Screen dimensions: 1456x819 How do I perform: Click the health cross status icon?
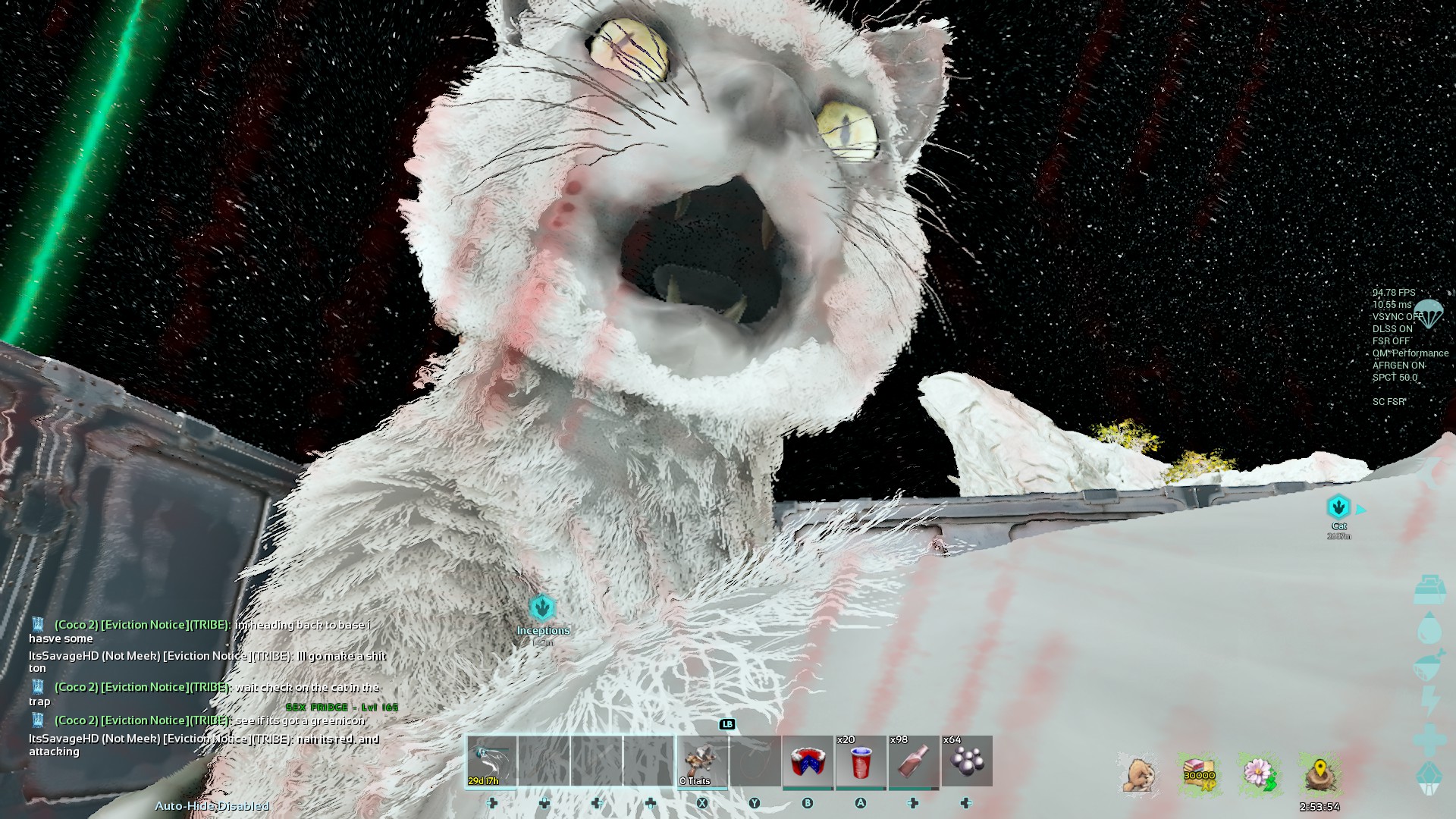(x=1429, y=739)
